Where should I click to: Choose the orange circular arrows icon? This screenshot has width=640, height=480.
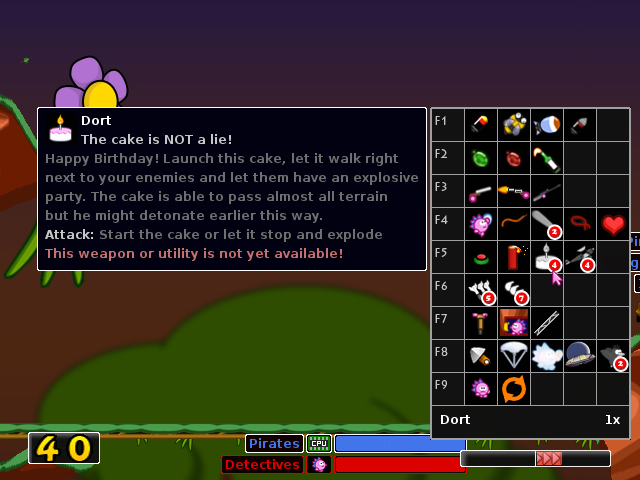[x=514, y=388]
